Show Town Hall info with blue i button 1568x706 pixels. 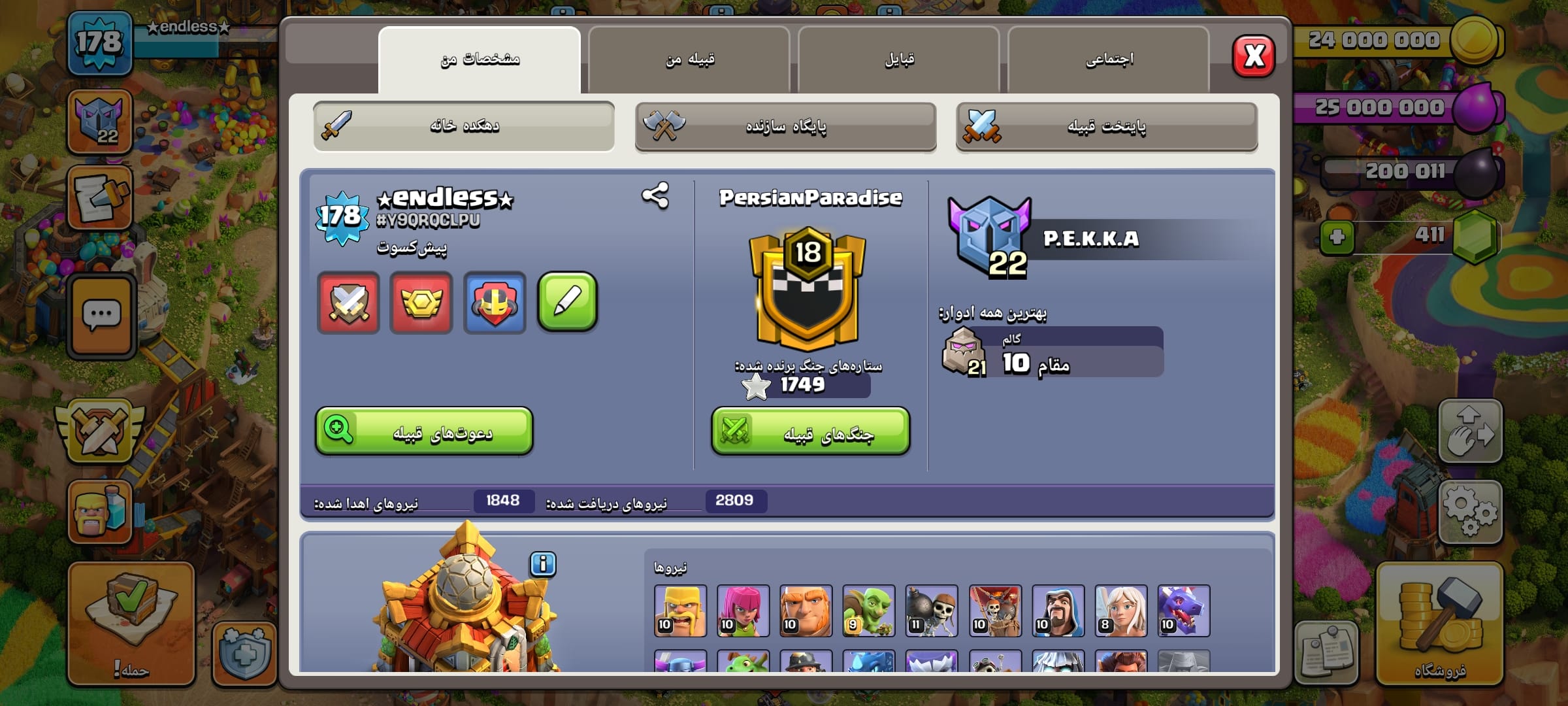pyautogui.click(x=543, y=563)
